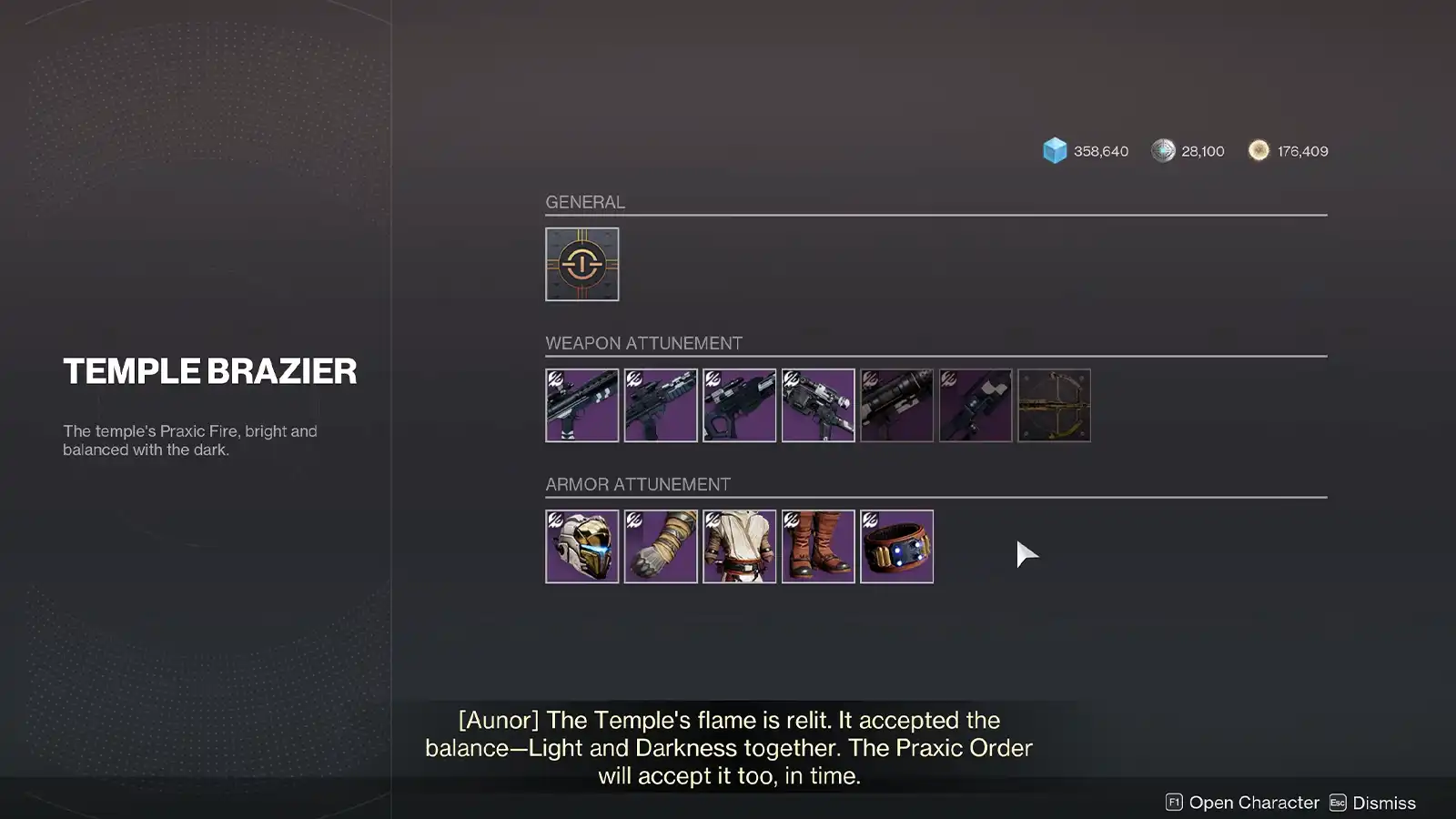The width and height of the screenshot is (1456, 819).
Task: Select the crossbow weapon at the row's end
Action: point(1054,405)
